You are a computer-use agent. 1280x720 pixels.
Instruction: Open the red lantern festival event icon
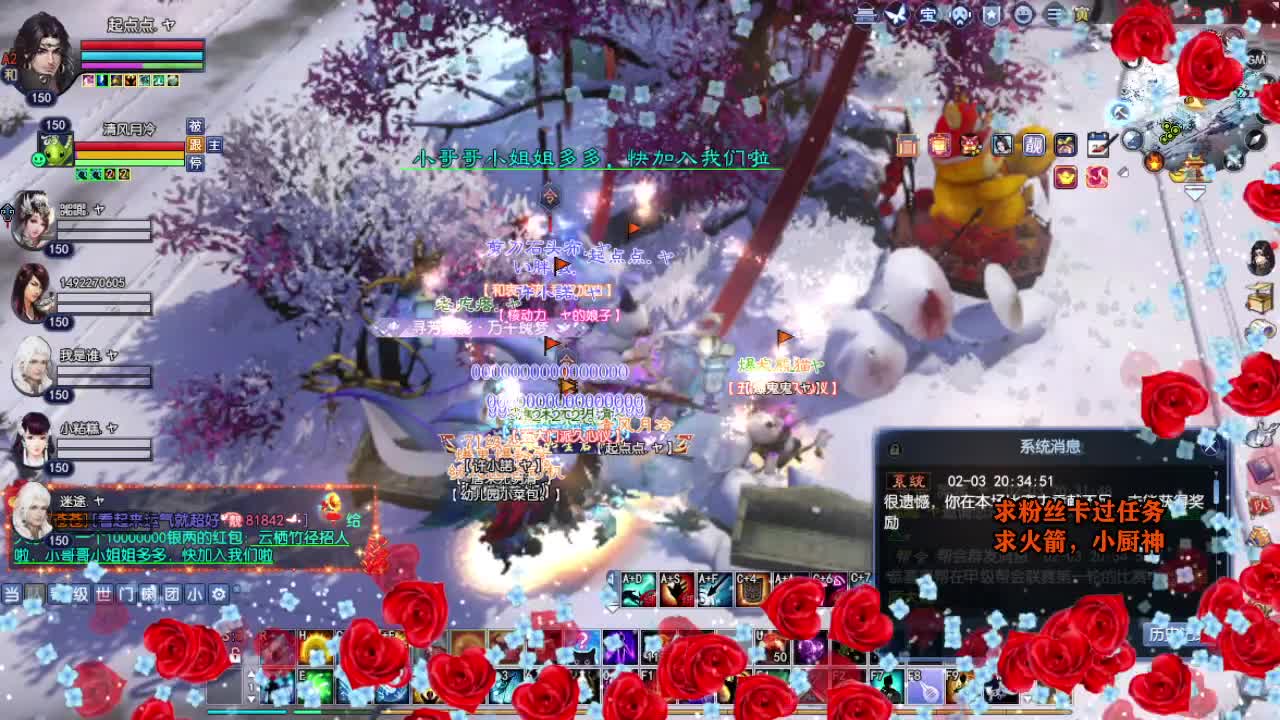coord(939,145)
